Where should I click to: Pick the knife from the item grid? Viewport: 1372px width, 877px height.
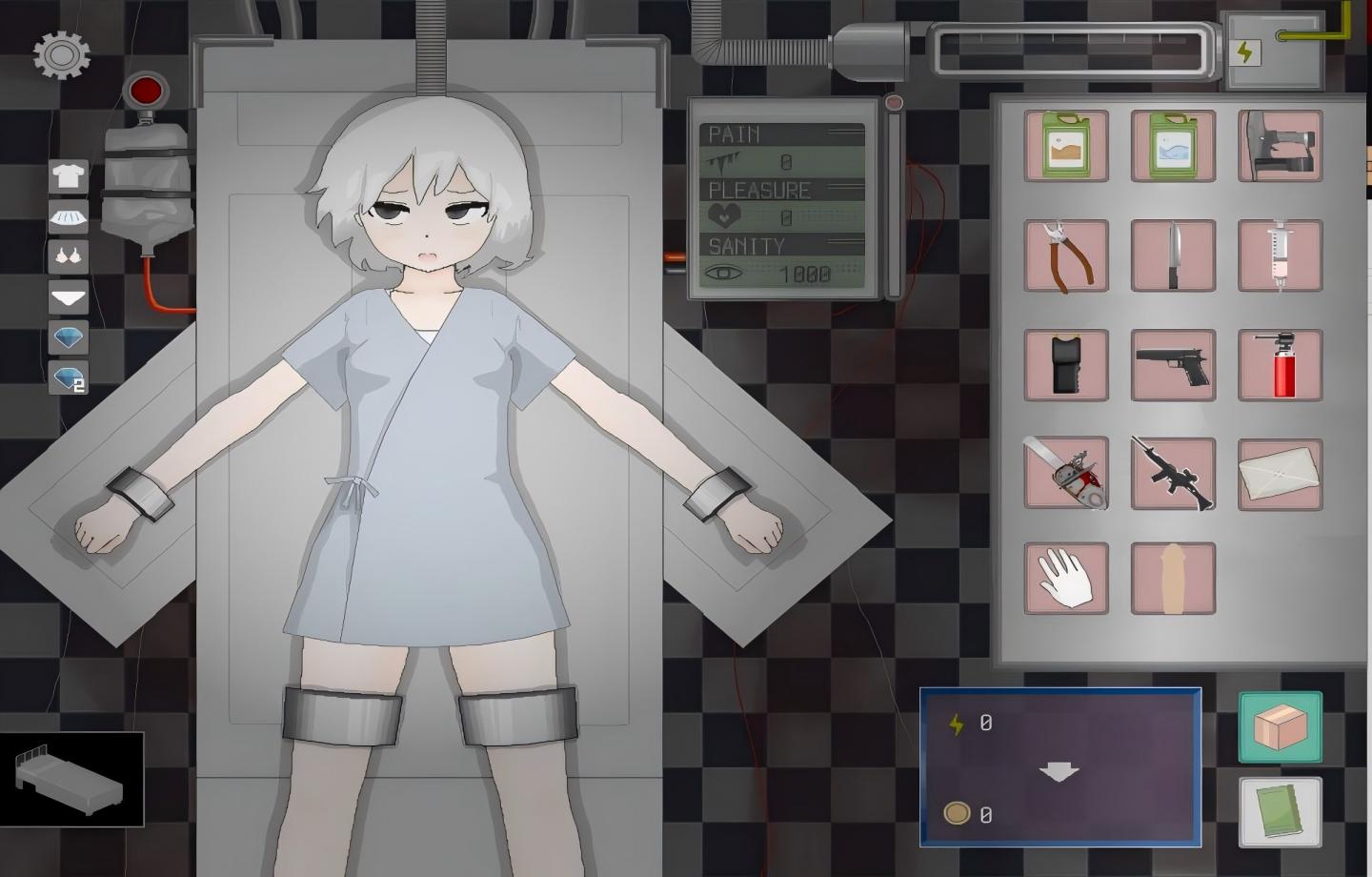[1173, 255]
